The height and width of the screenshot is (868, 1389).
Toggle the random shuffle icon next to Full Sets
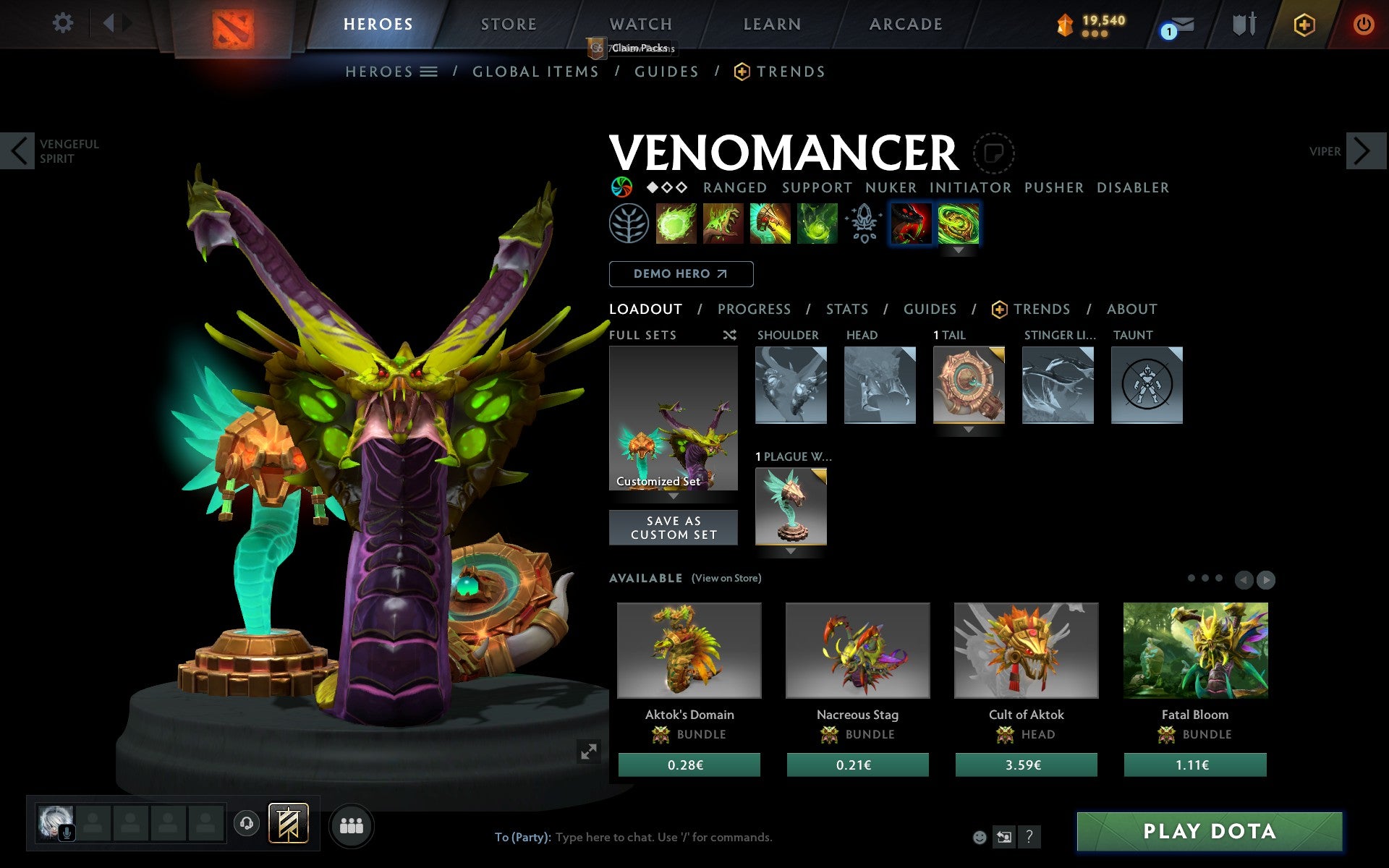click(729, 335)
